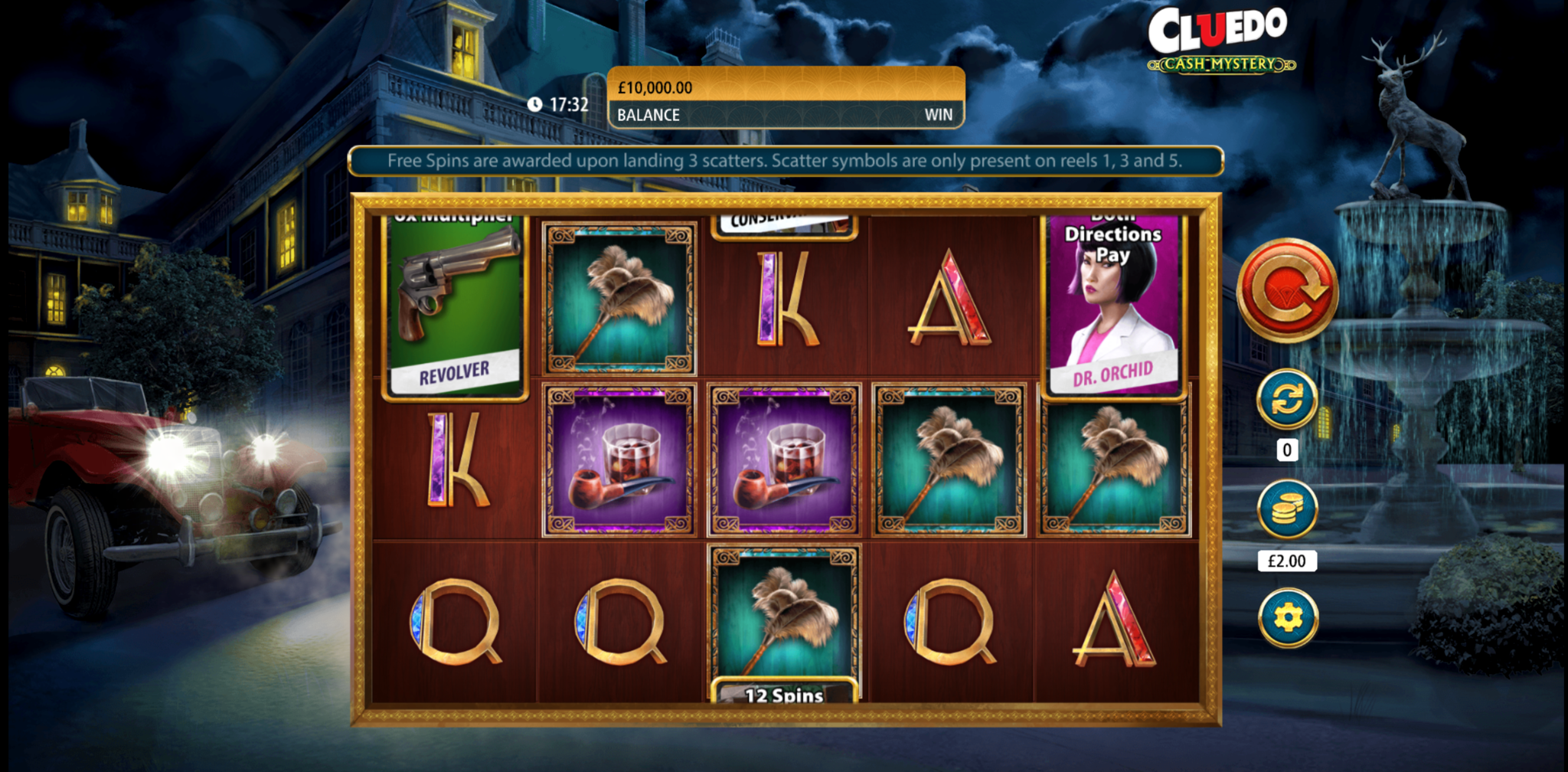This screenshot has height=772, width=1568.
Task: Open the autoplay spins option
Action: (1287, 400)
